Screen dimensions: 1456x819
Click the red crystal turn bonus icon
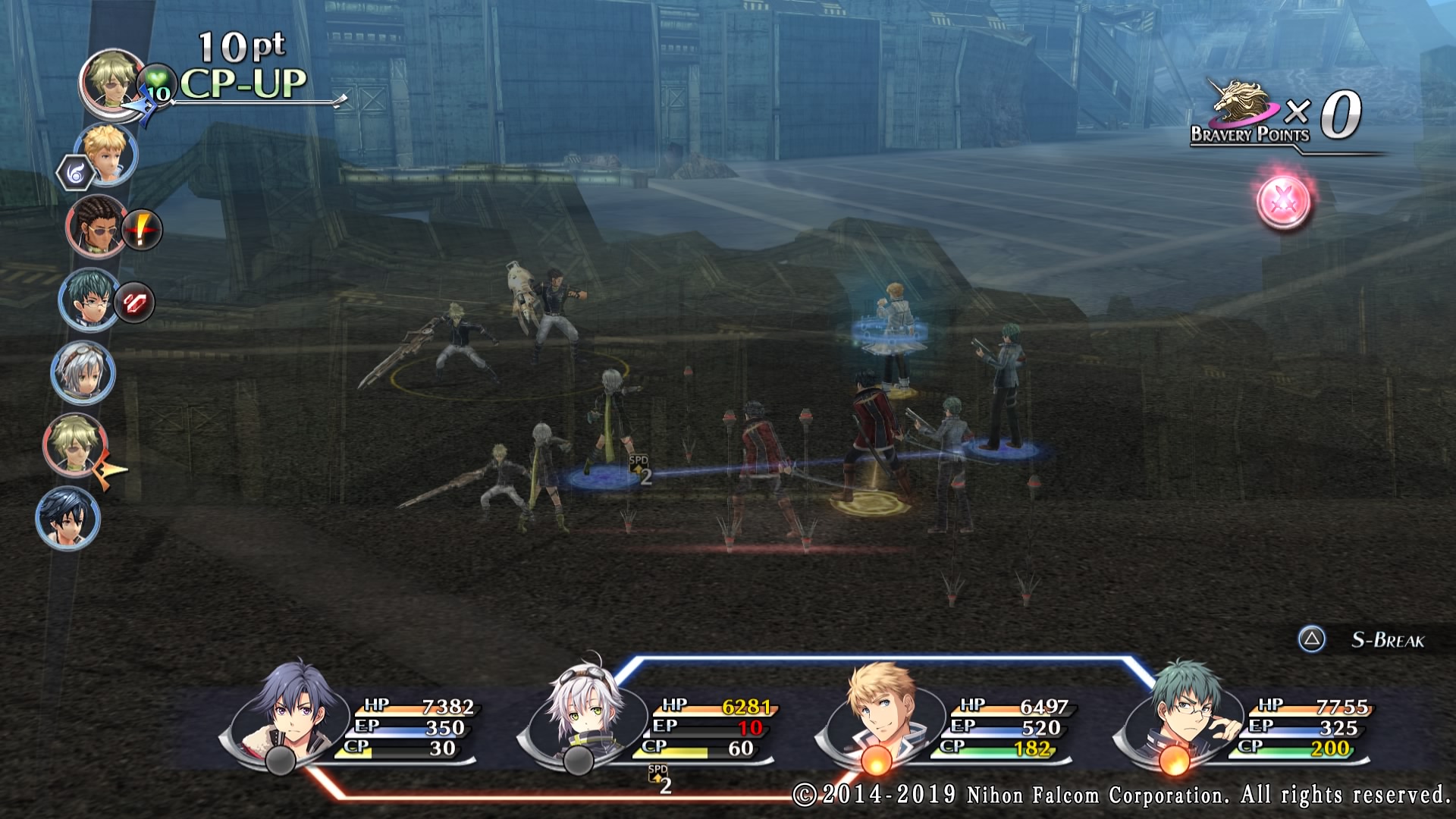135,303
